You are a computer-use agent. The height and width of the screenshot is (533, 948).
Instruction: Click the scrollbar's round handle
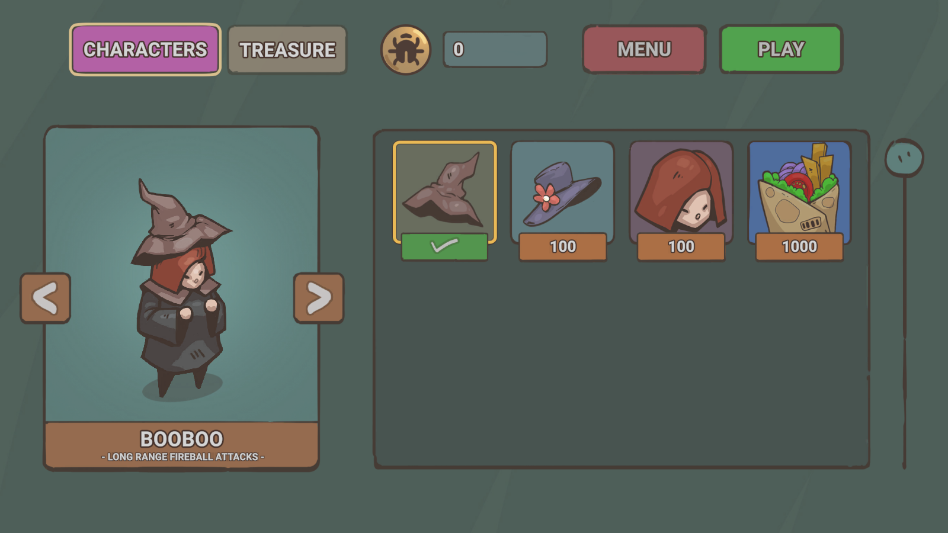[904, 158]
